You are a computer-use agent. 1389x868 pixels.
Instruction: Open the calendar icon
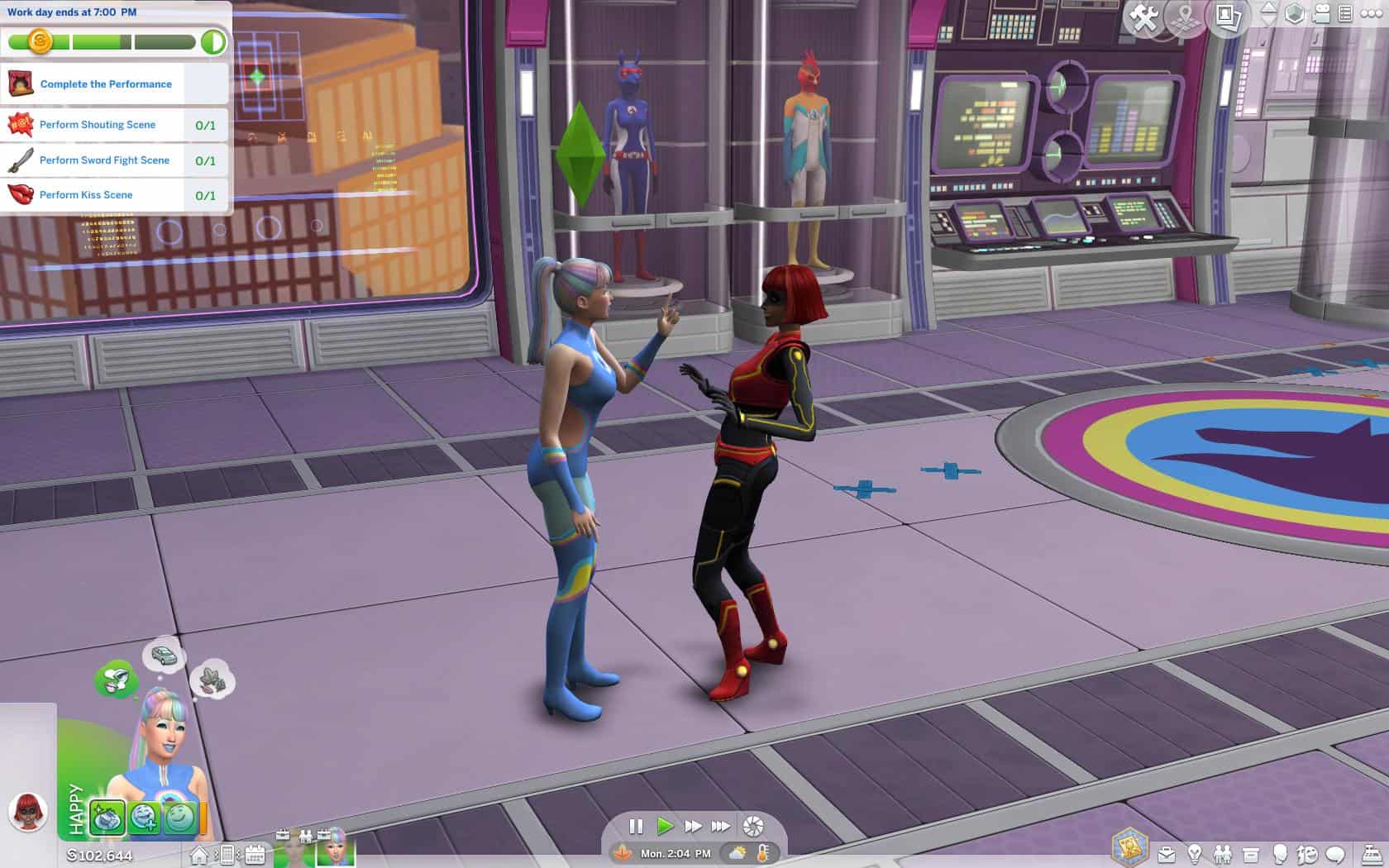coord(255,855)
